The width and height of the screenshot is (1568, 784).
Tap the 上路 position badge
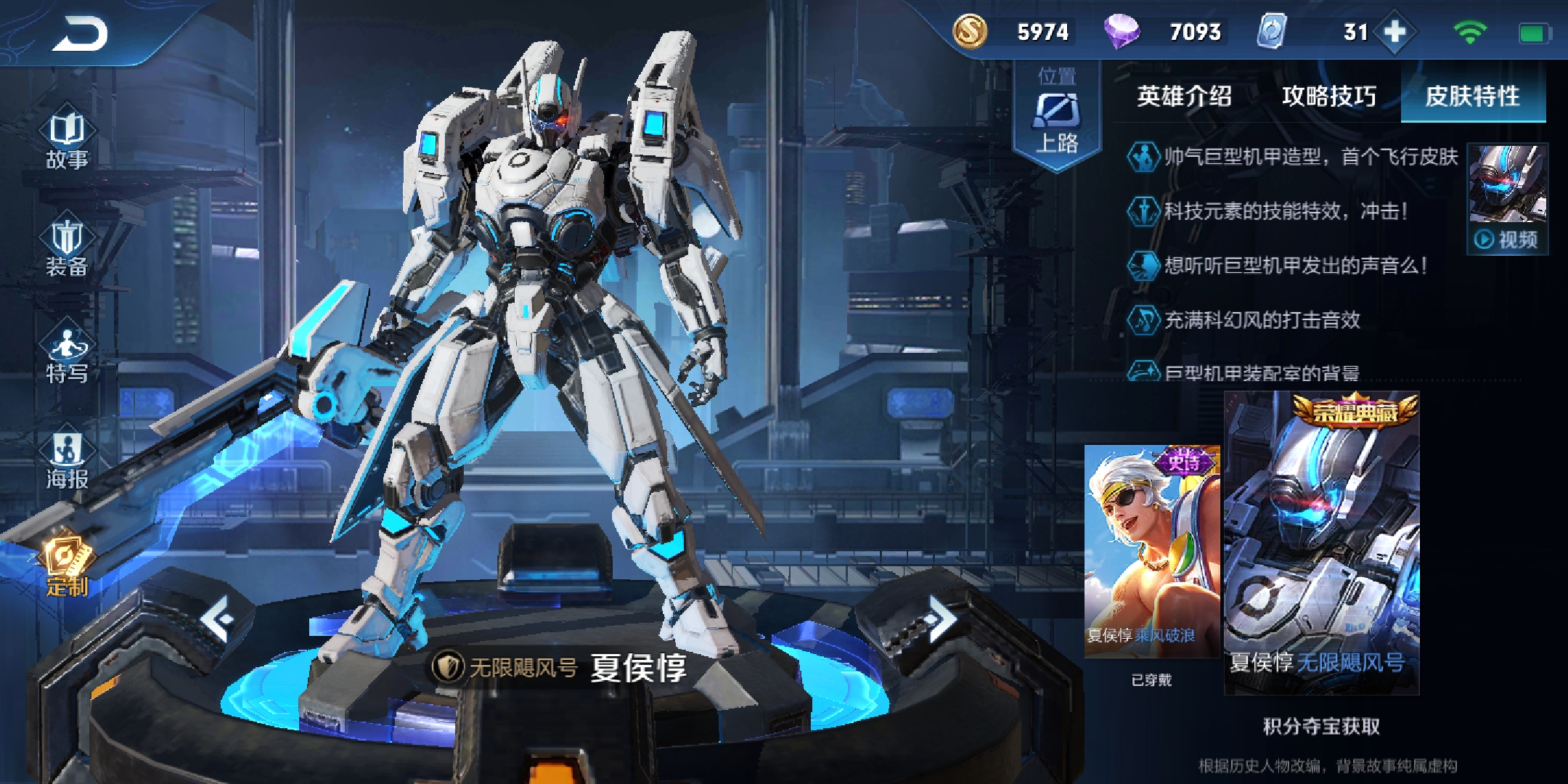tap(1057, 116)
